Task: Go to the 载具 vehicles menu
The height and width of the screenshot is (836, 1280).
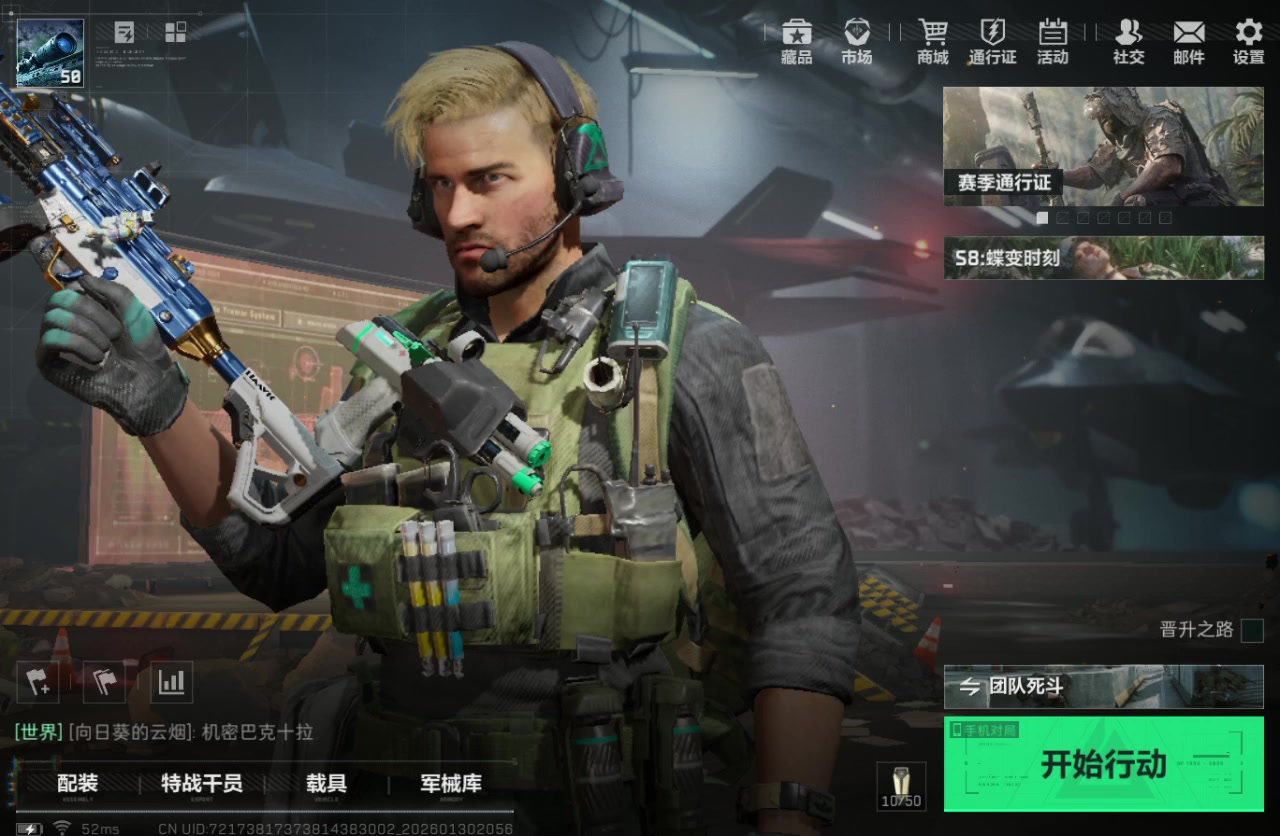Action: (x=326, y=784)
